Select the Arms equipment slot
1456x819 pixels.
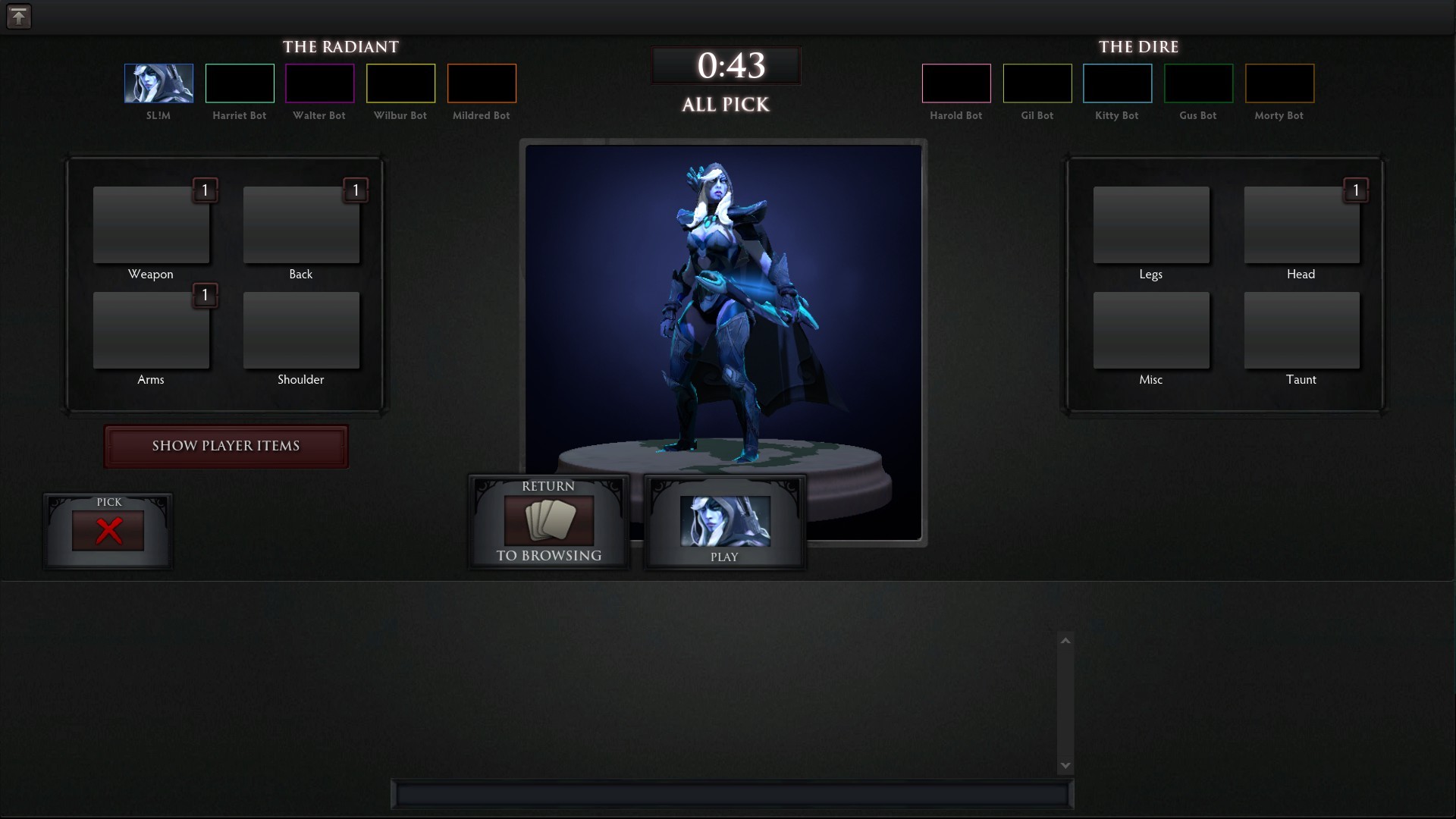pos(150,331)
